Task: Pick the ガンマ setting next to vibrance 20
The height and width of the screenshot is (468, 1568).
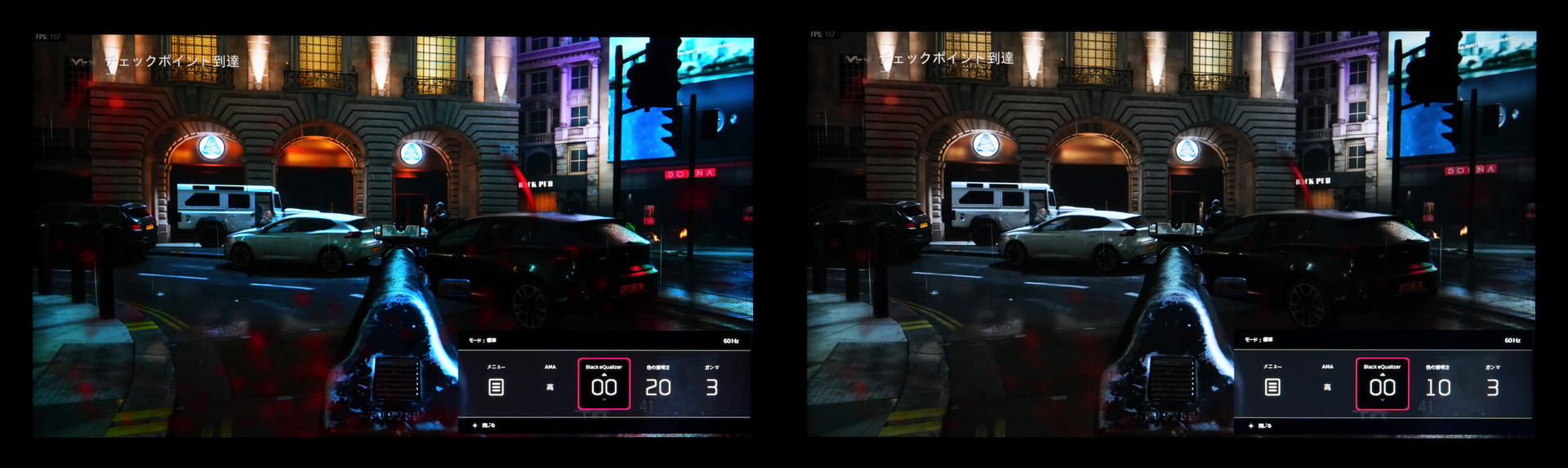Action: (x=711, y=386)
